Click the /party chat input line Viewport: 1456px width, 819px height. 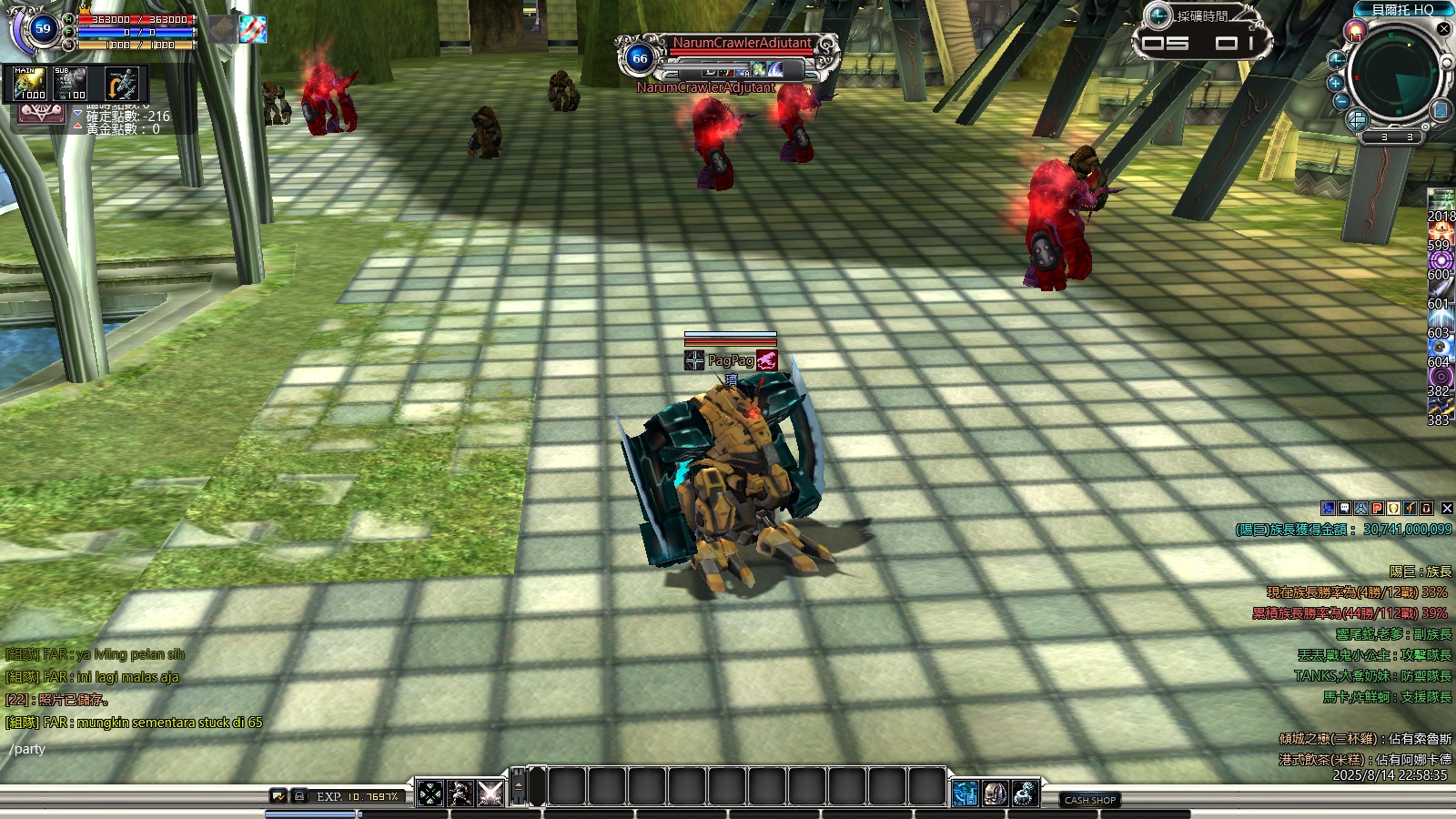pos(136,749)
